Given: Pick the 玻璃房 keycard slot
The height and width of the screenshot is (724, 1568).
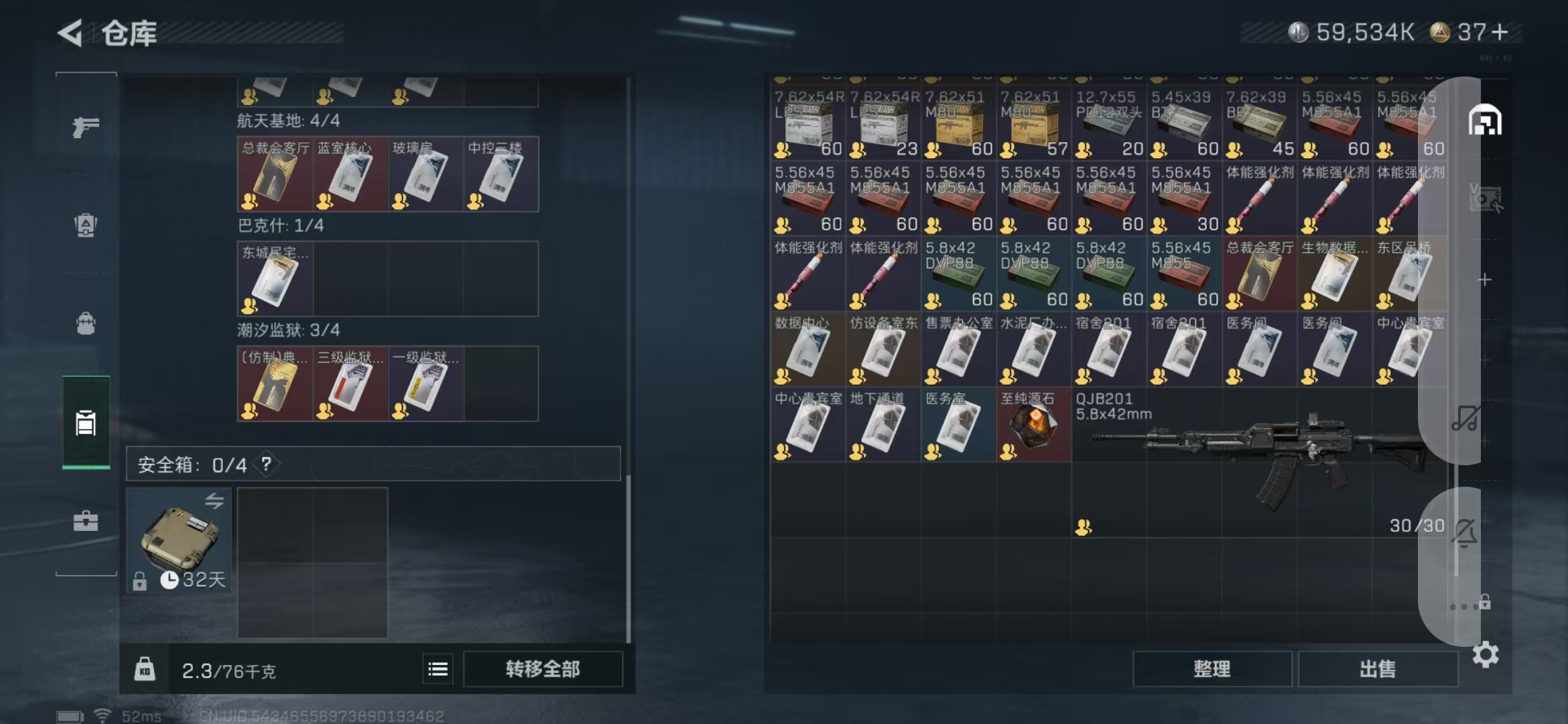Looking at the screenshot, I should 426,175.
